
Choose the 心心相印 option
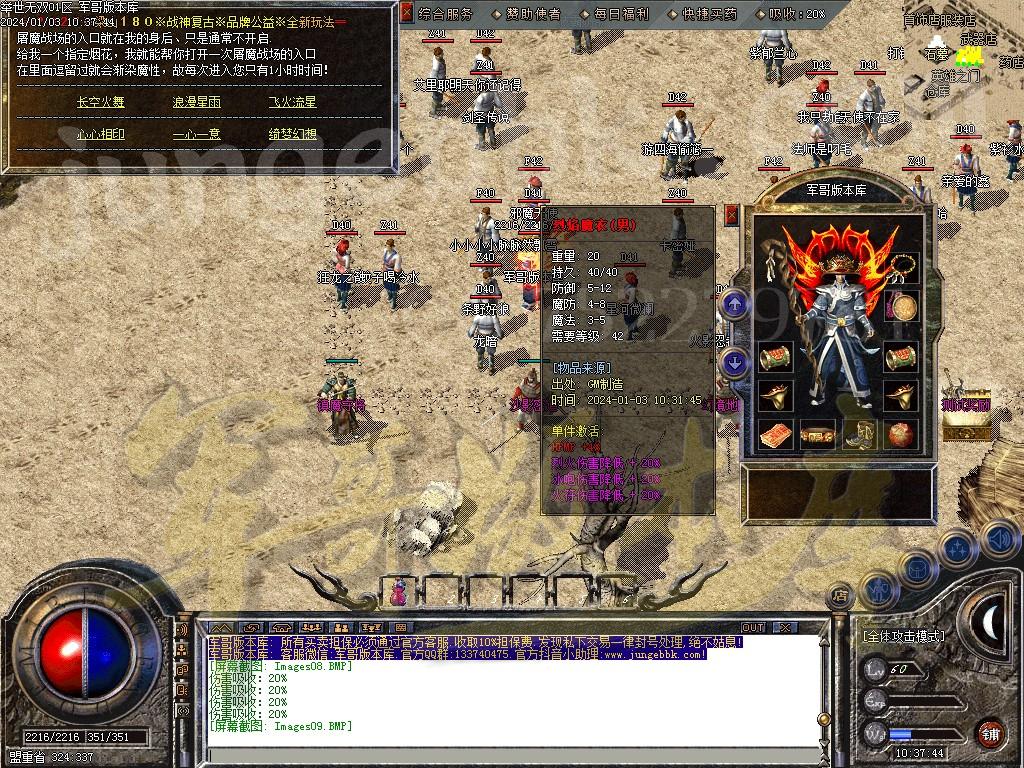[x=101, y=134]
